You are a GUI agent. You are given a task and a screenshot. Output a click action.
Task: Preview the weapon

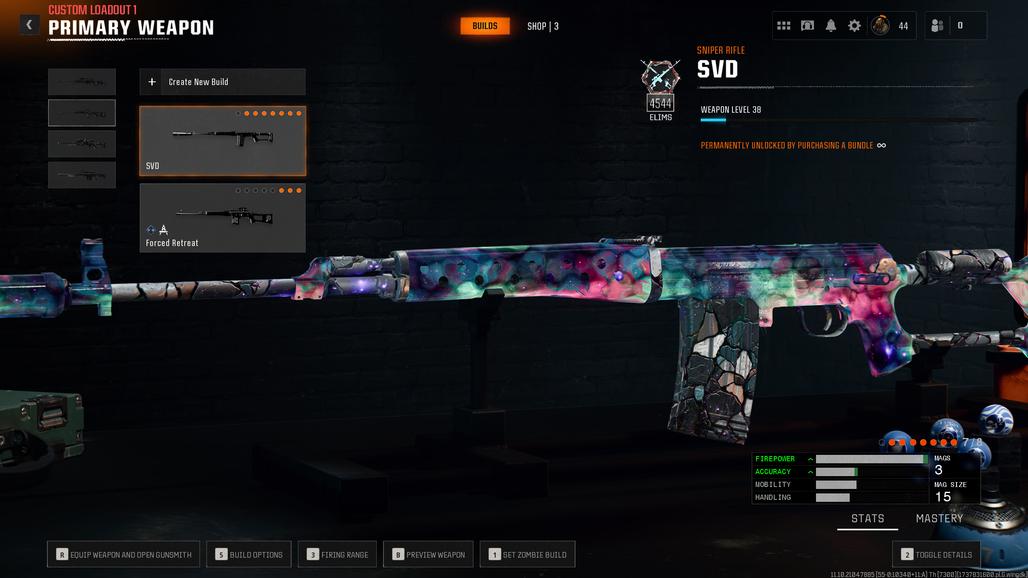428,555
